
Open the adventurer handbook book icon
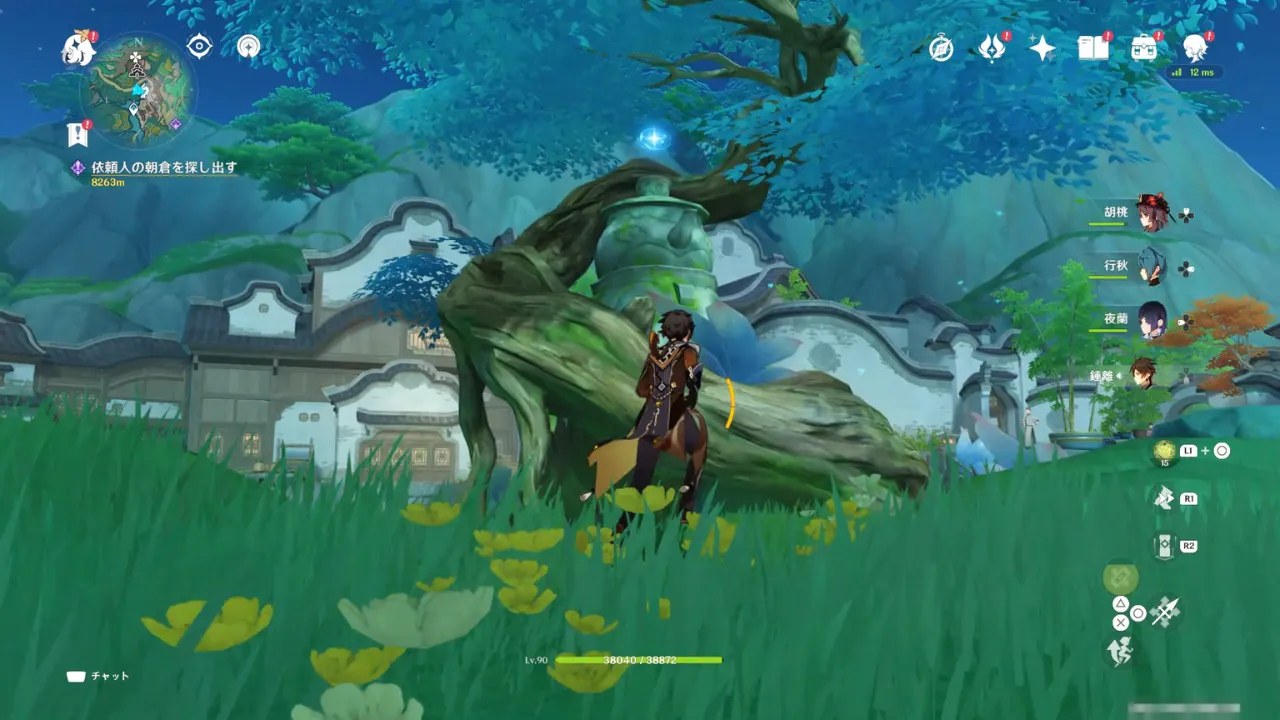pos(1092,48)
